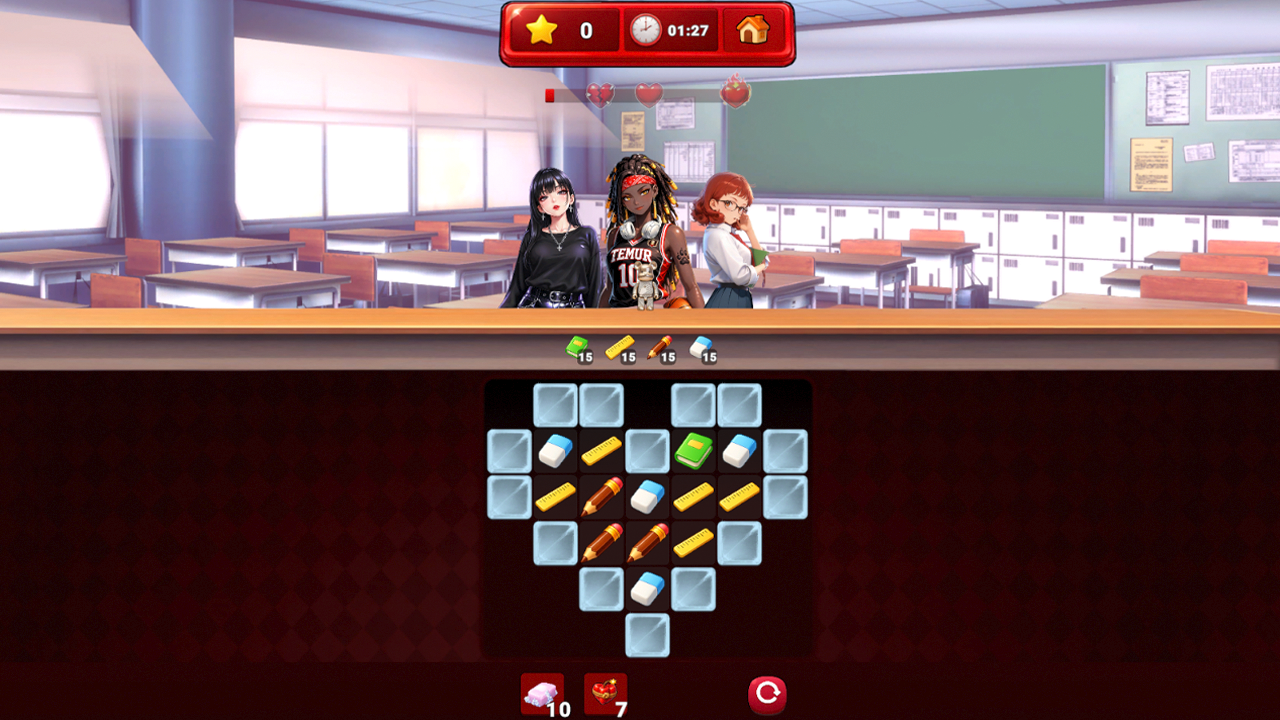Select the green book tile on the board
The image size is (1280, 720).
(x=692, y=449)
